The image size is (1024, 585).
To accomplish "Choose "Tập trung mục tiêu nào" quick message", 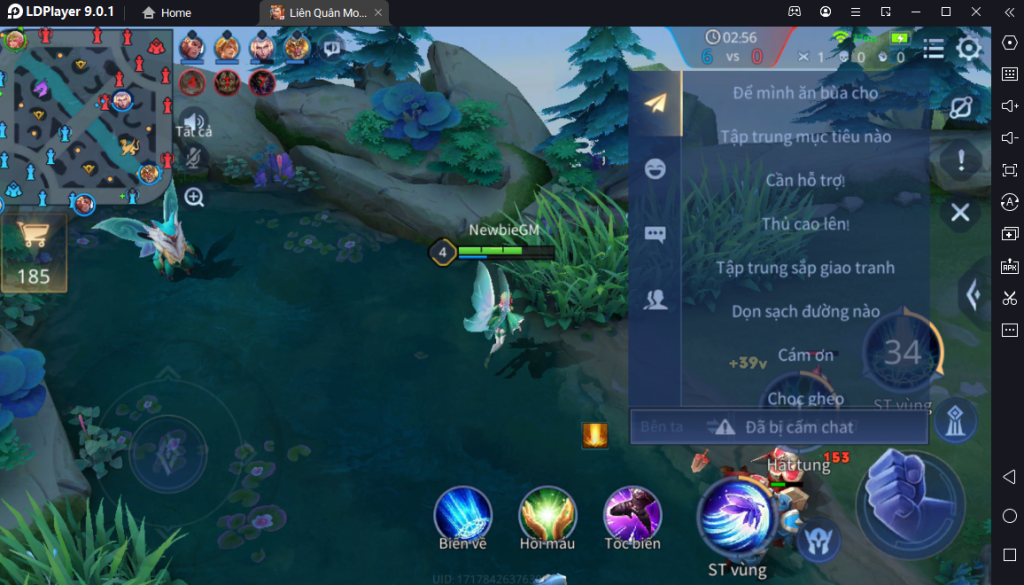I will (805, 137).
